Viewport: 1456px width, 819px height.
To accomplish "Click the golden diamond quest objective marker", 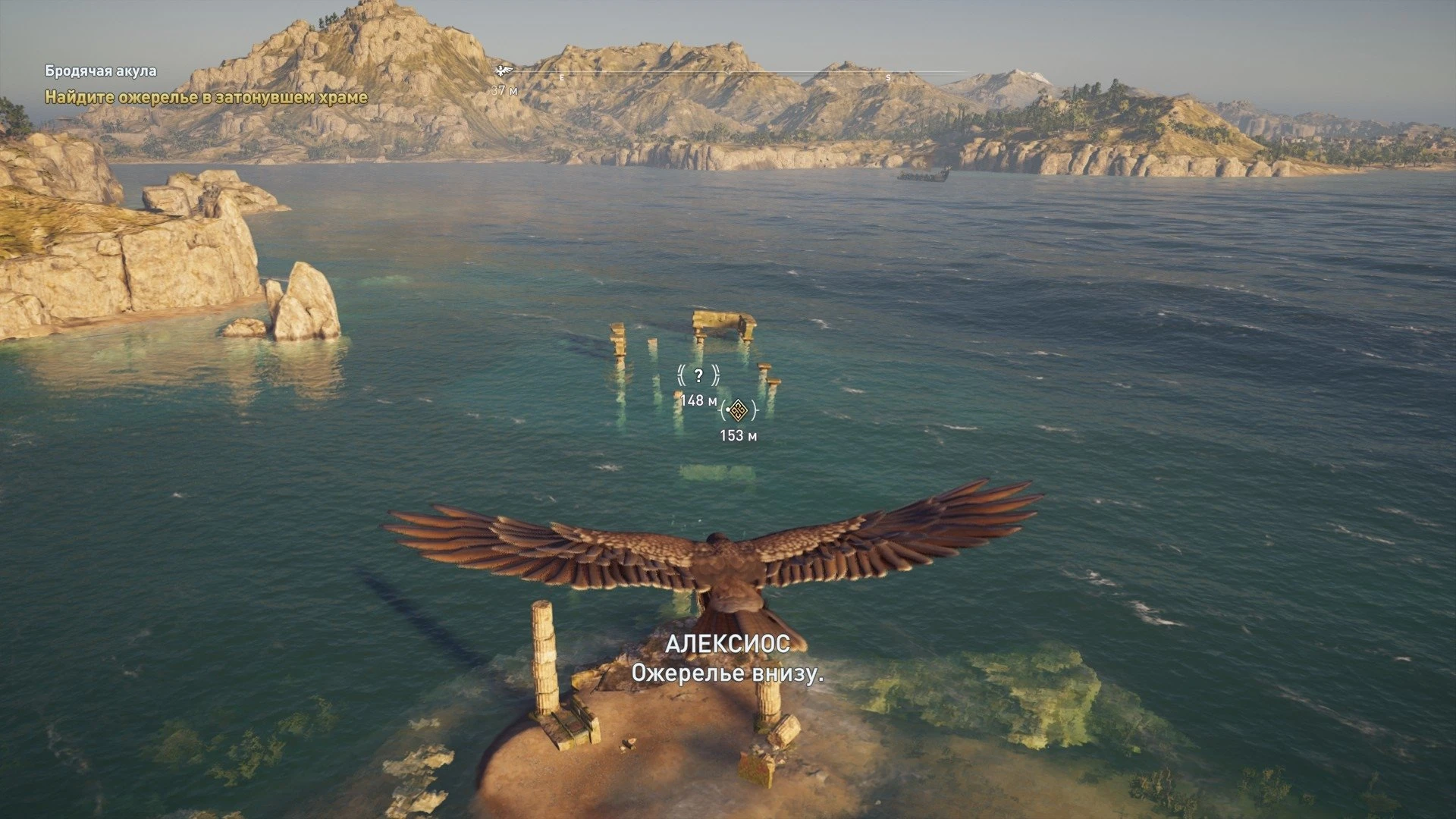I will pos(738,409).
